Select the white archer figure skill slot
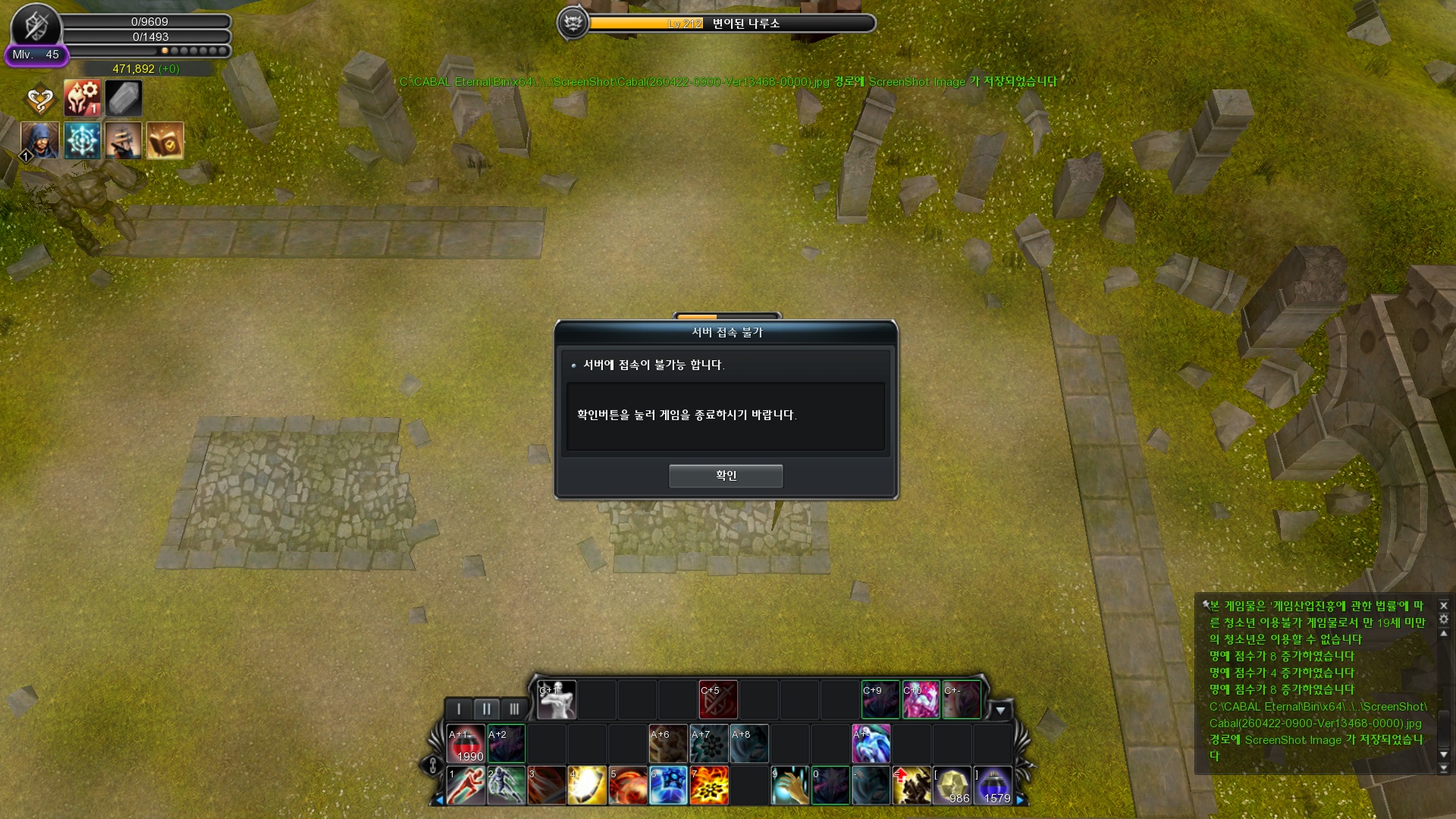Screen dimensions: 1456x819 (x=557, y=699)
